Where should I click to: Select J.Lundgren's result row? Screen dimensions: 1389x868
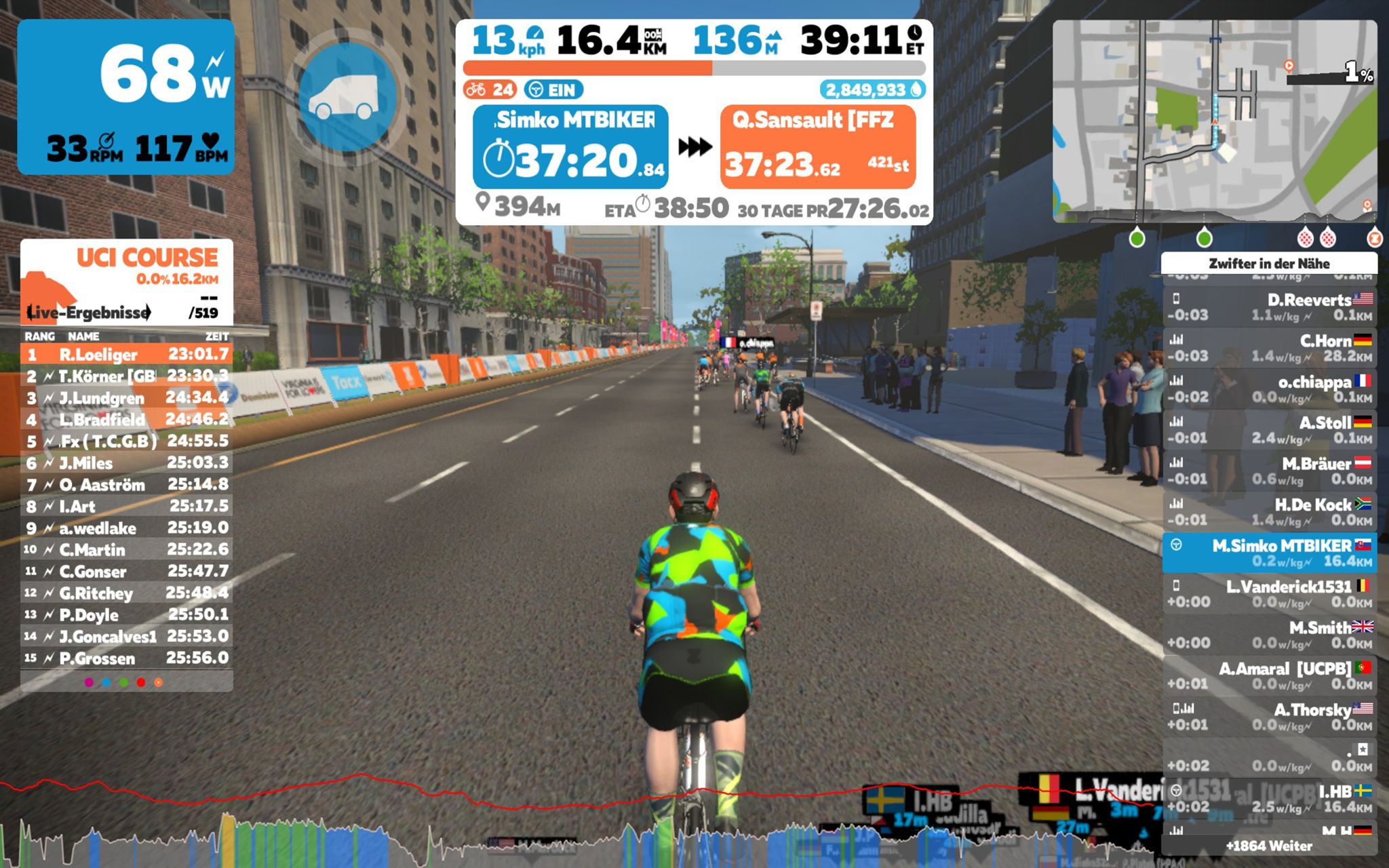(x=127, y=397)
